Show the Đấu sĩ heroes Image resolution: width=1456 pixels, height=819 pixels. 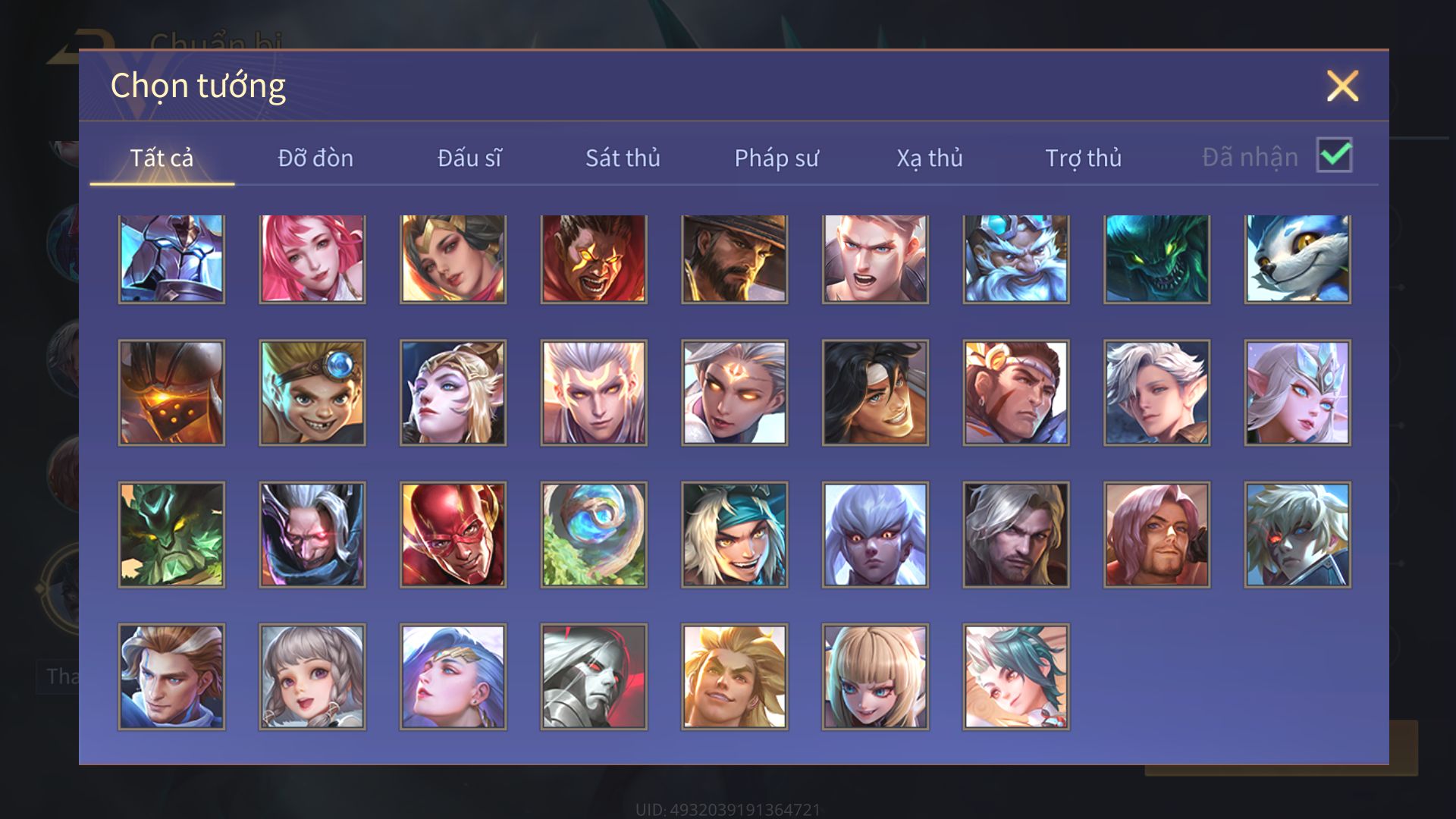point(469,158)
